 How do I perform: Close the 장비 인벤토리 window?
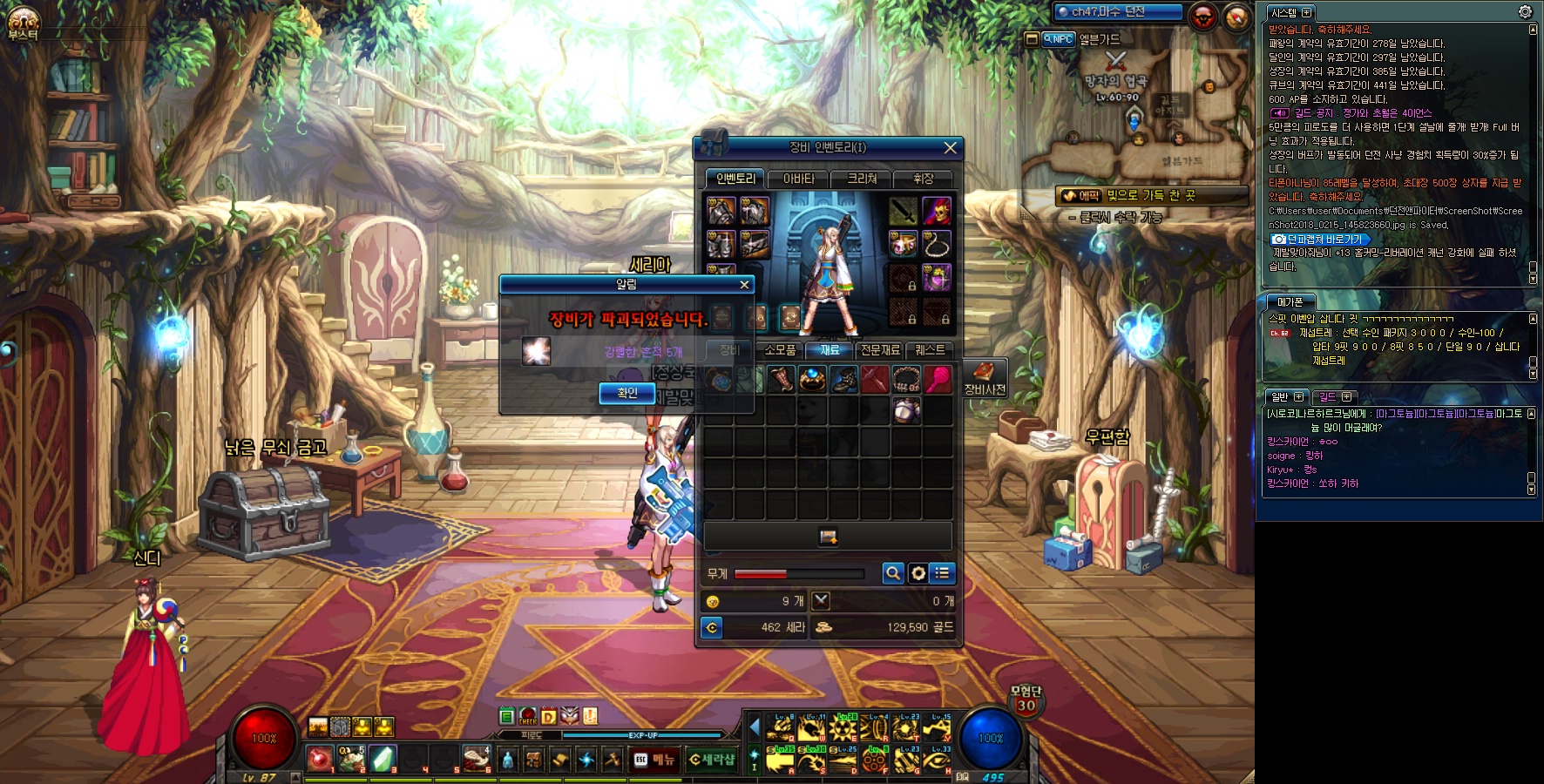pos(951,148)
